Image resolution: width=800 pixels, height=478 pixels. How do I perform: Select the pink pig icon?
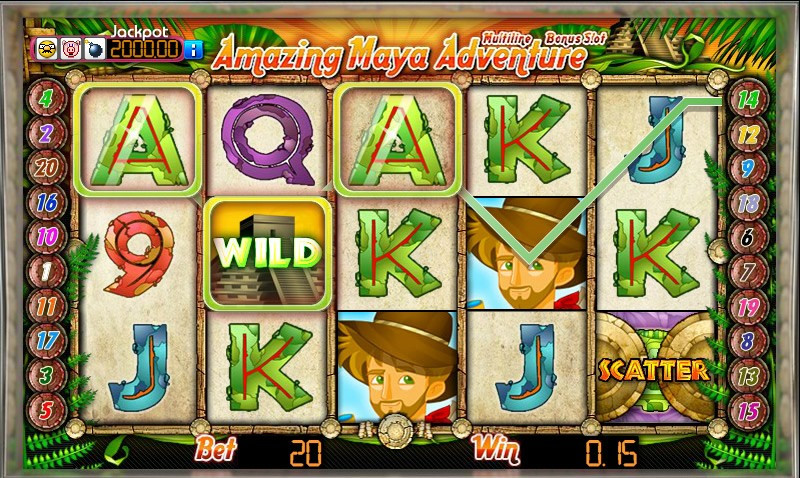click(x=69, y=48)
